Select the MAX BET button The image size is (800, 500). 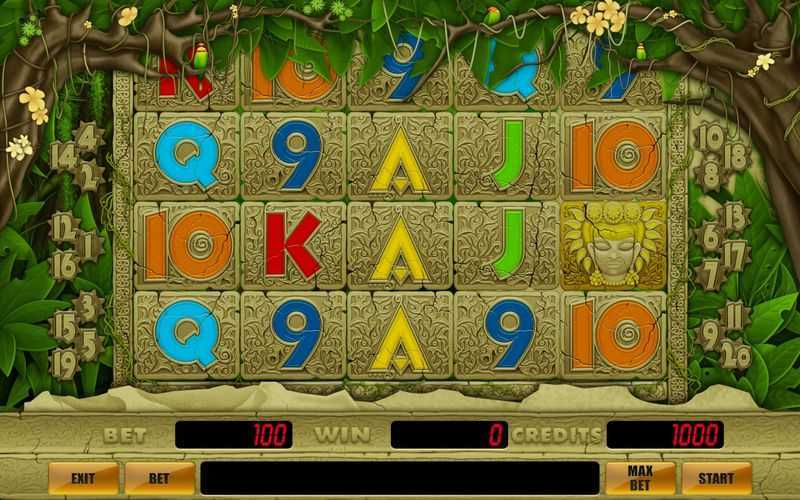pyautogui.click(x=640, y=478)
